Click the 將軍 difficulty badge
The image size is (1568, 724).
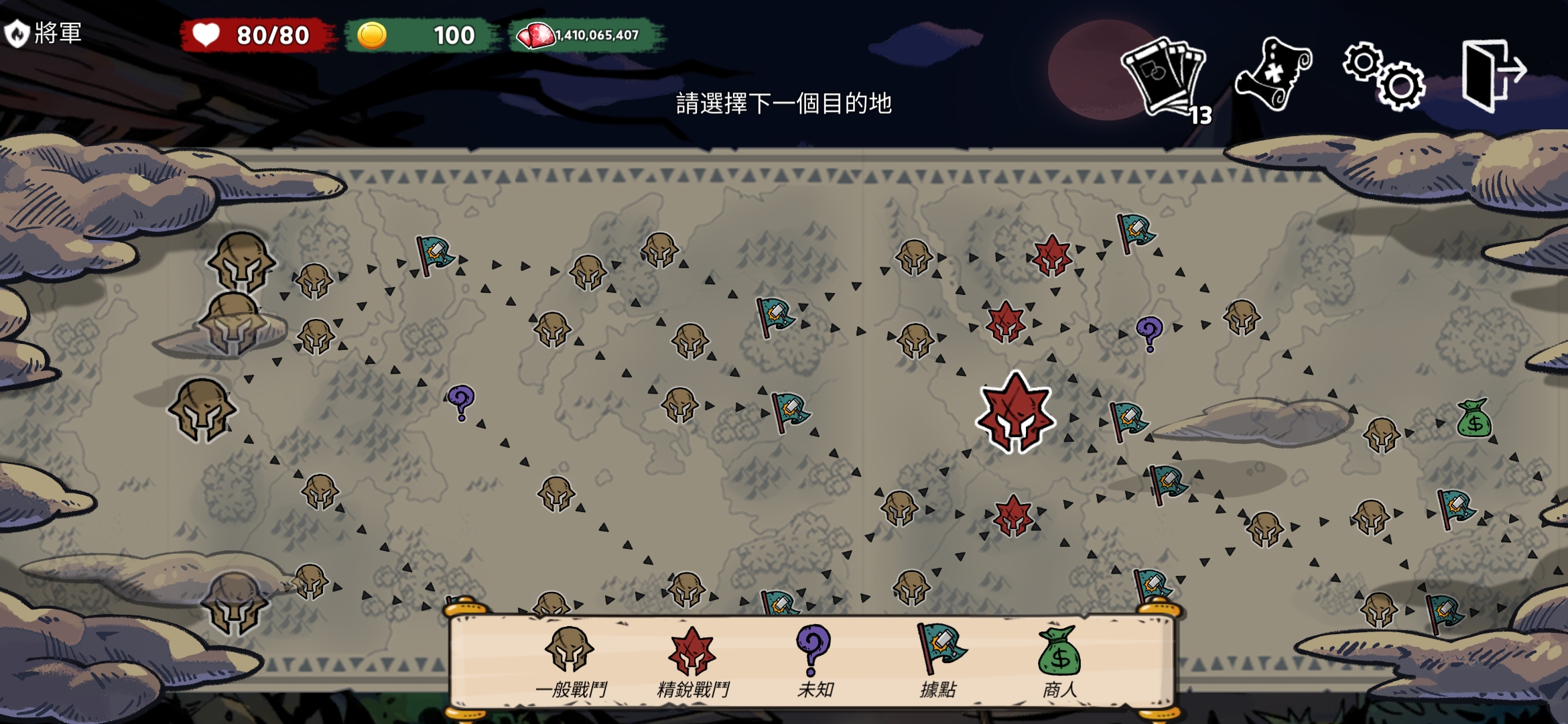43,32
